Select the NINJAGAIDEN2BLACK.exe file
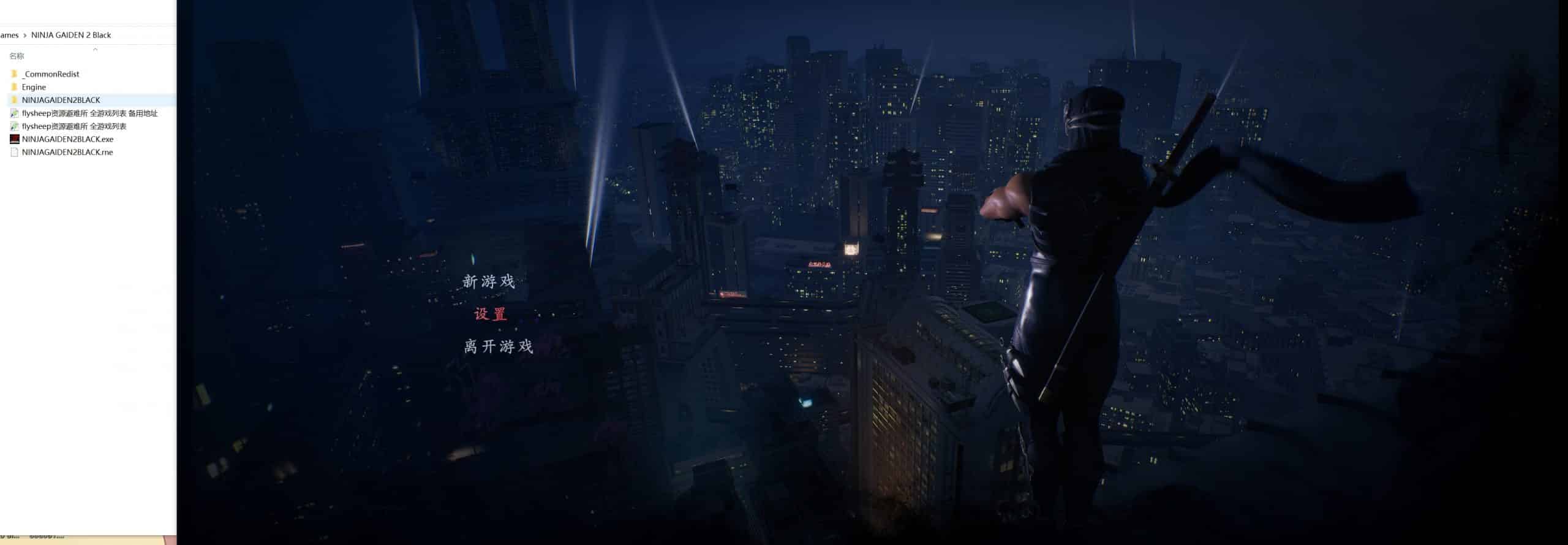The image size is (1568, 545). 67,139
